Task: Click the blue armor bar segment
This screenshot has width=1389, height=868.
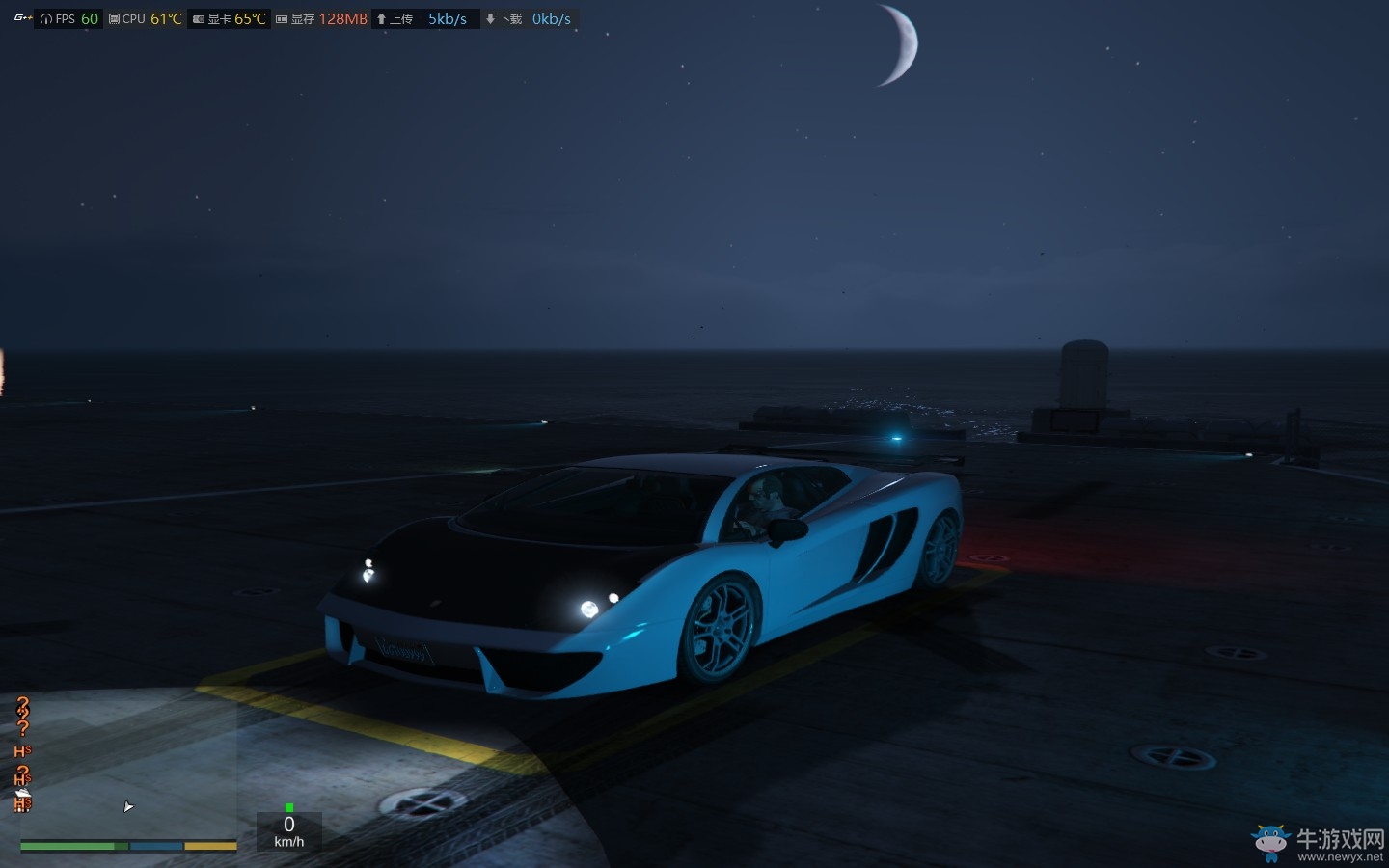Action: [156, 846]
